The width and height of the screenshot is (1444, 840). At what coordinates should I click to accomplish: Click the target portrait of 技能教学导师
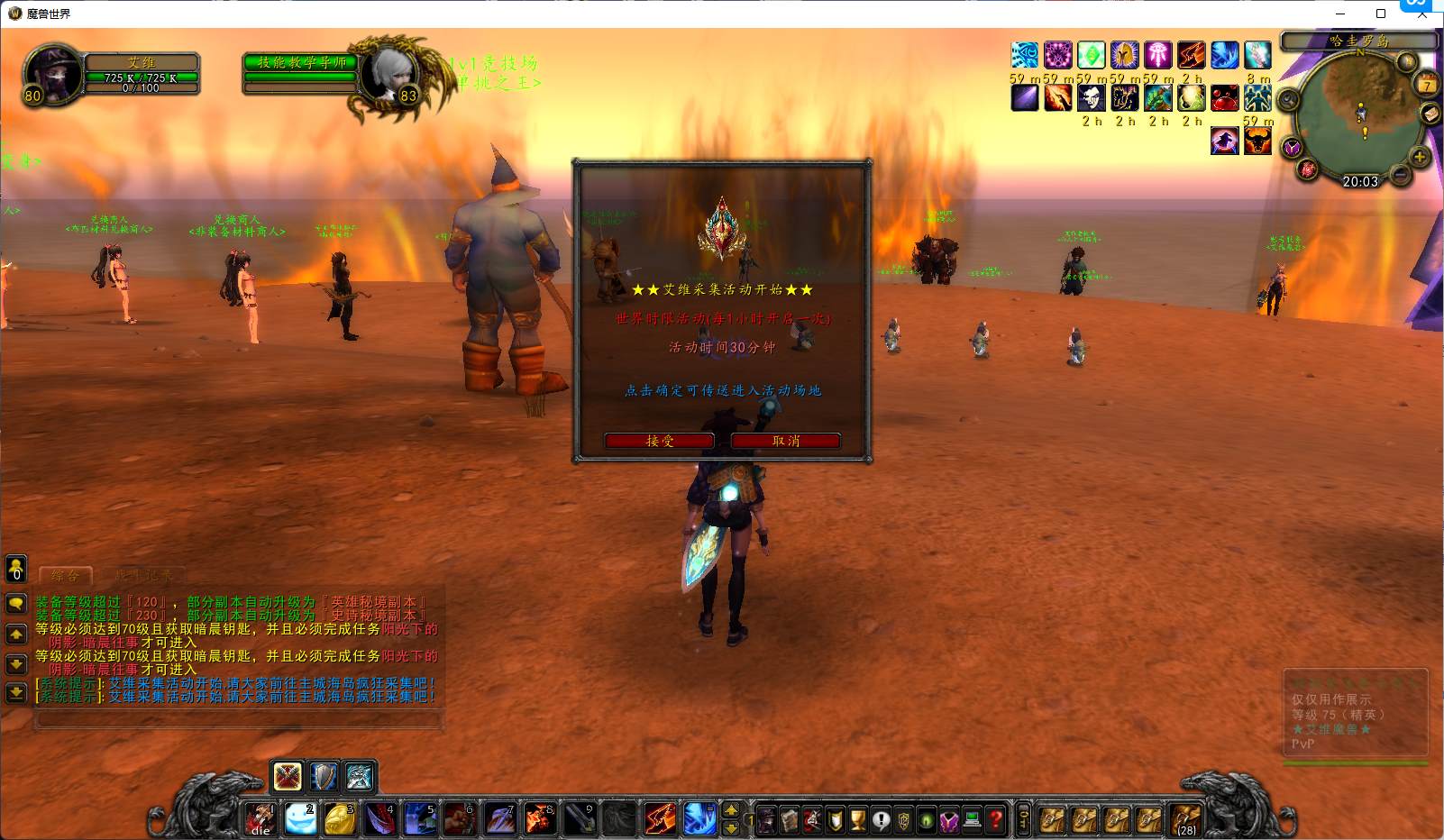pos(389,74)
